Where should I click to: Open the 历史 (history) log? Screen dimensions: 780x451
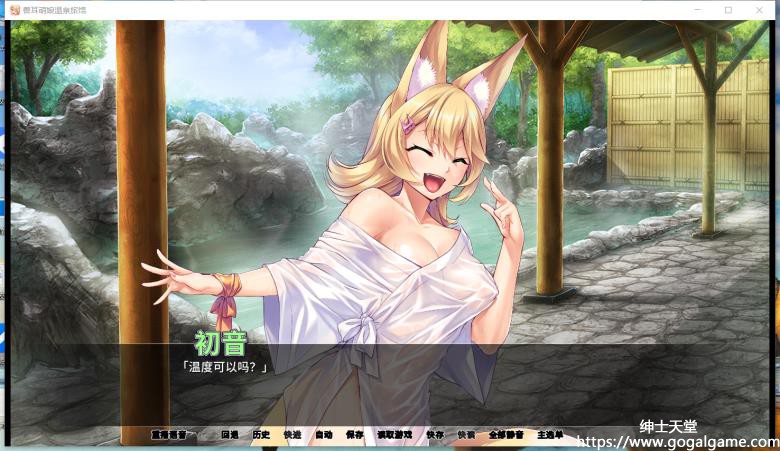[x=261, y=435]
